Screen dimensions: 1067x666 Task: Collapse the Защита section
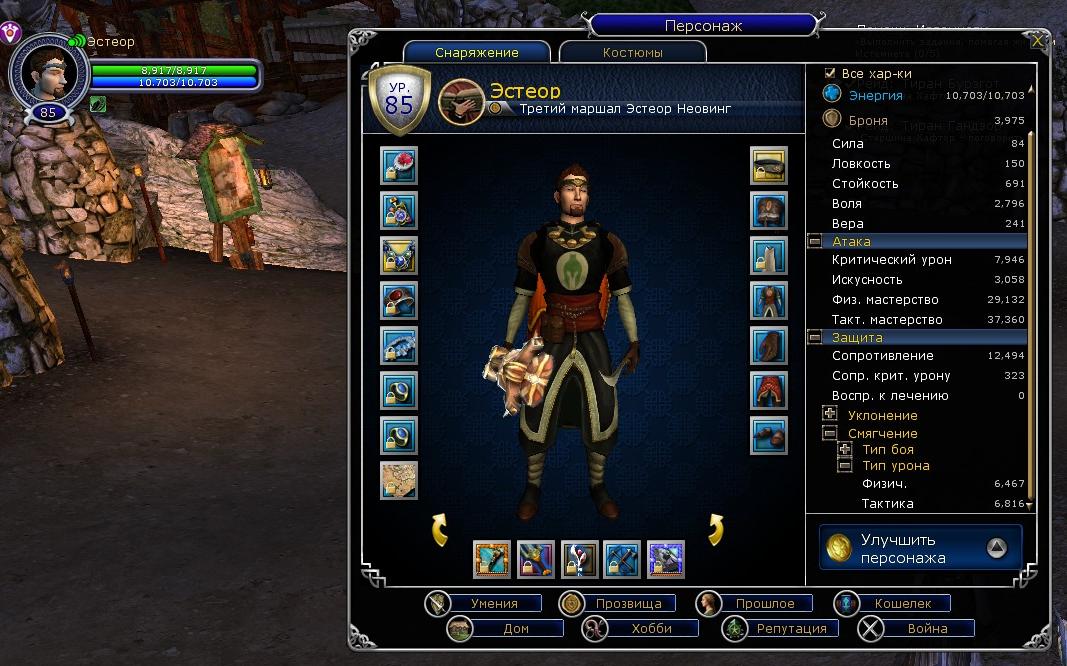(815, 337)
